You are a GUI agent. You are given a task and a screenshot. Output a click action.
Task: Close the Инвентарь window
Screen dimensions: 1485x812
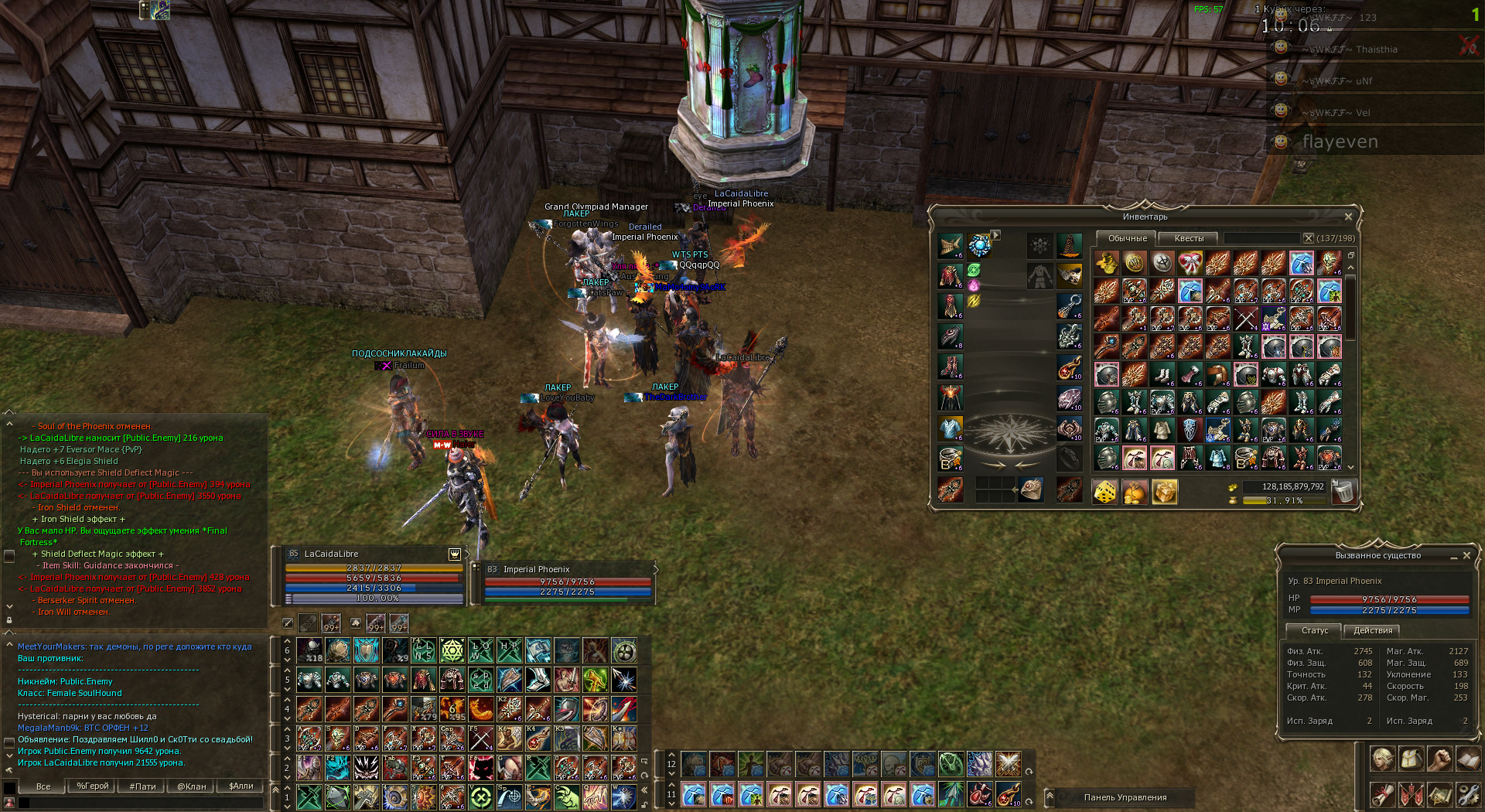point(1348,217)
